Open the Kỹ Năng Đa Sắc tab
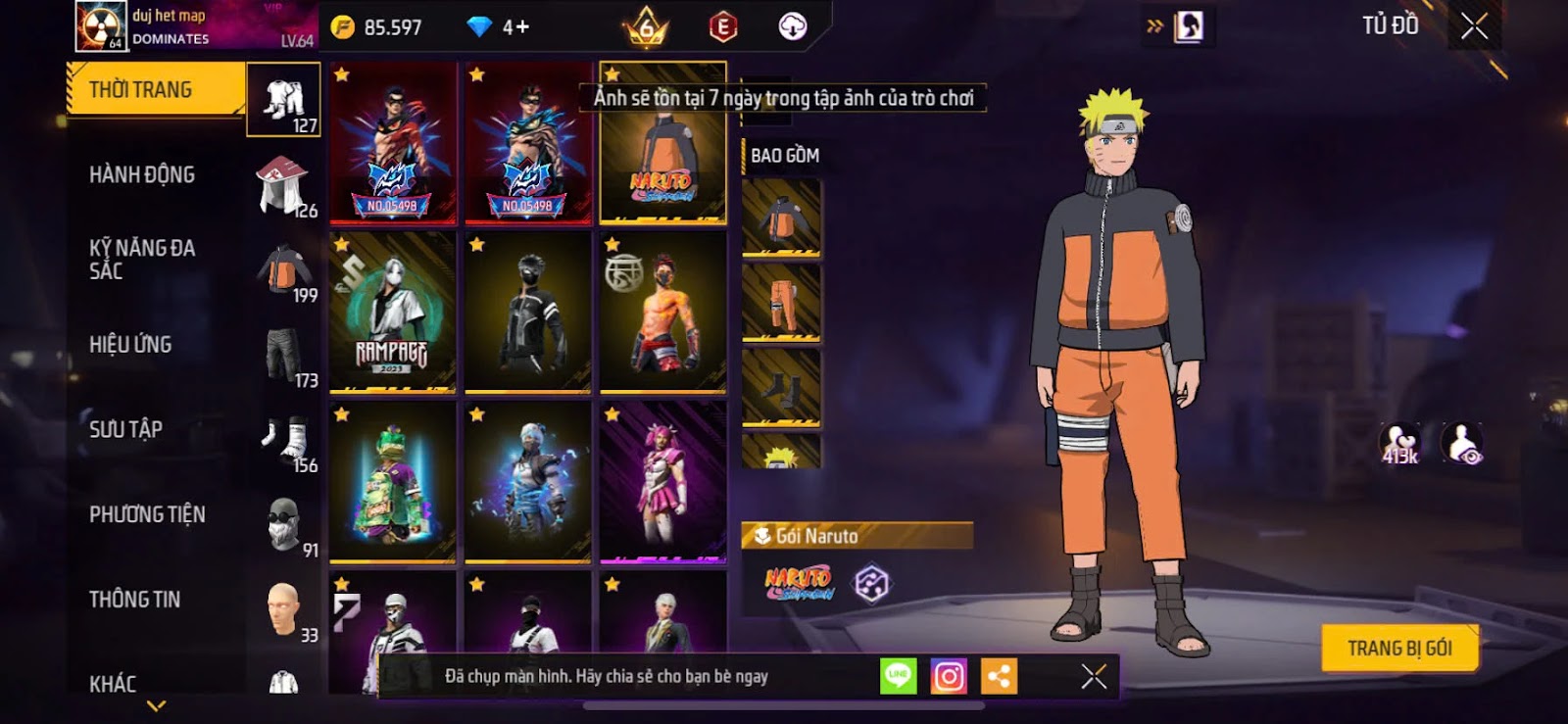This screenshot has width=1568, height=724. 142,260
